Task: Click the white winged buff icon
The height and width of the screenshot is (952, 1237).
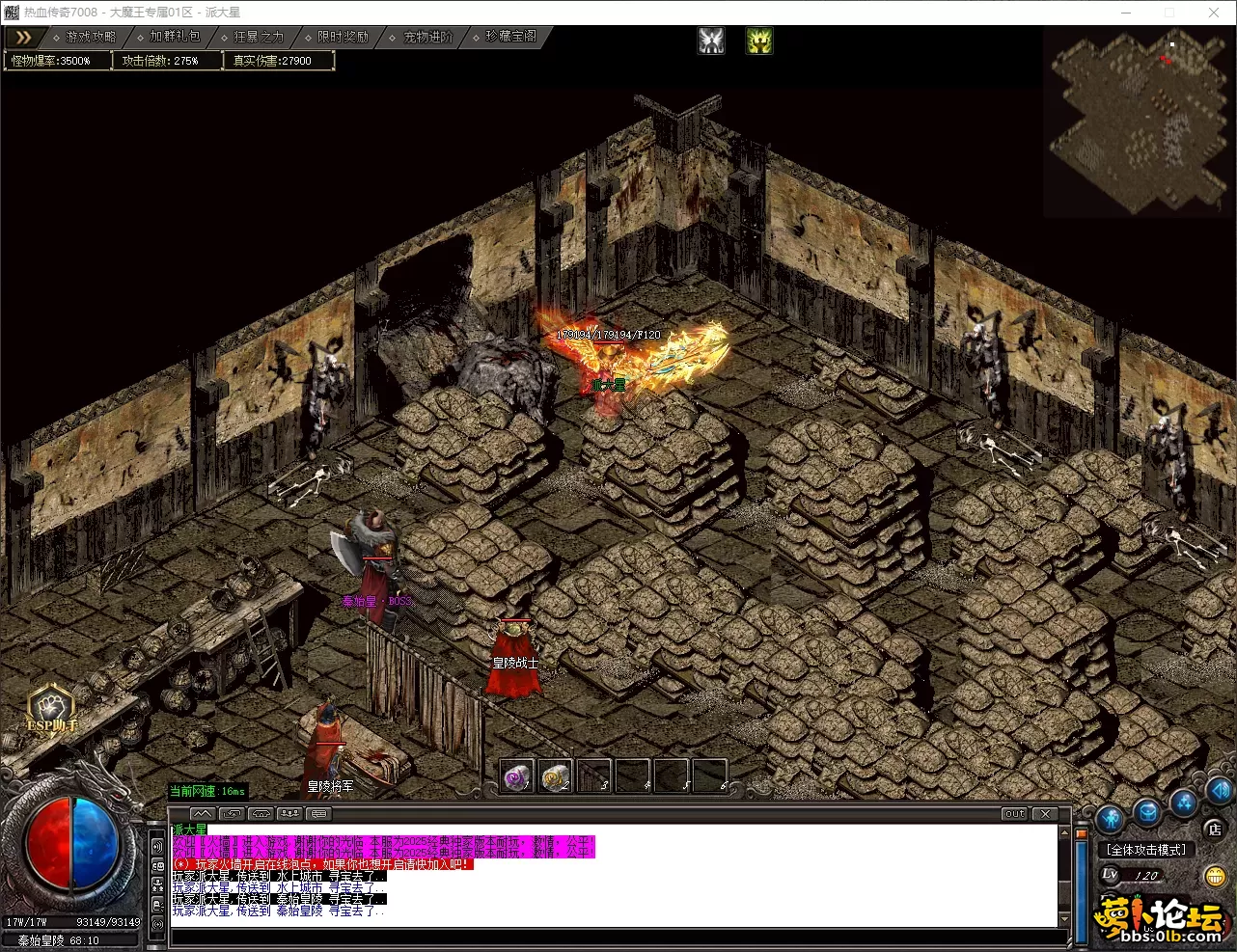Action: tap(711, 41)
